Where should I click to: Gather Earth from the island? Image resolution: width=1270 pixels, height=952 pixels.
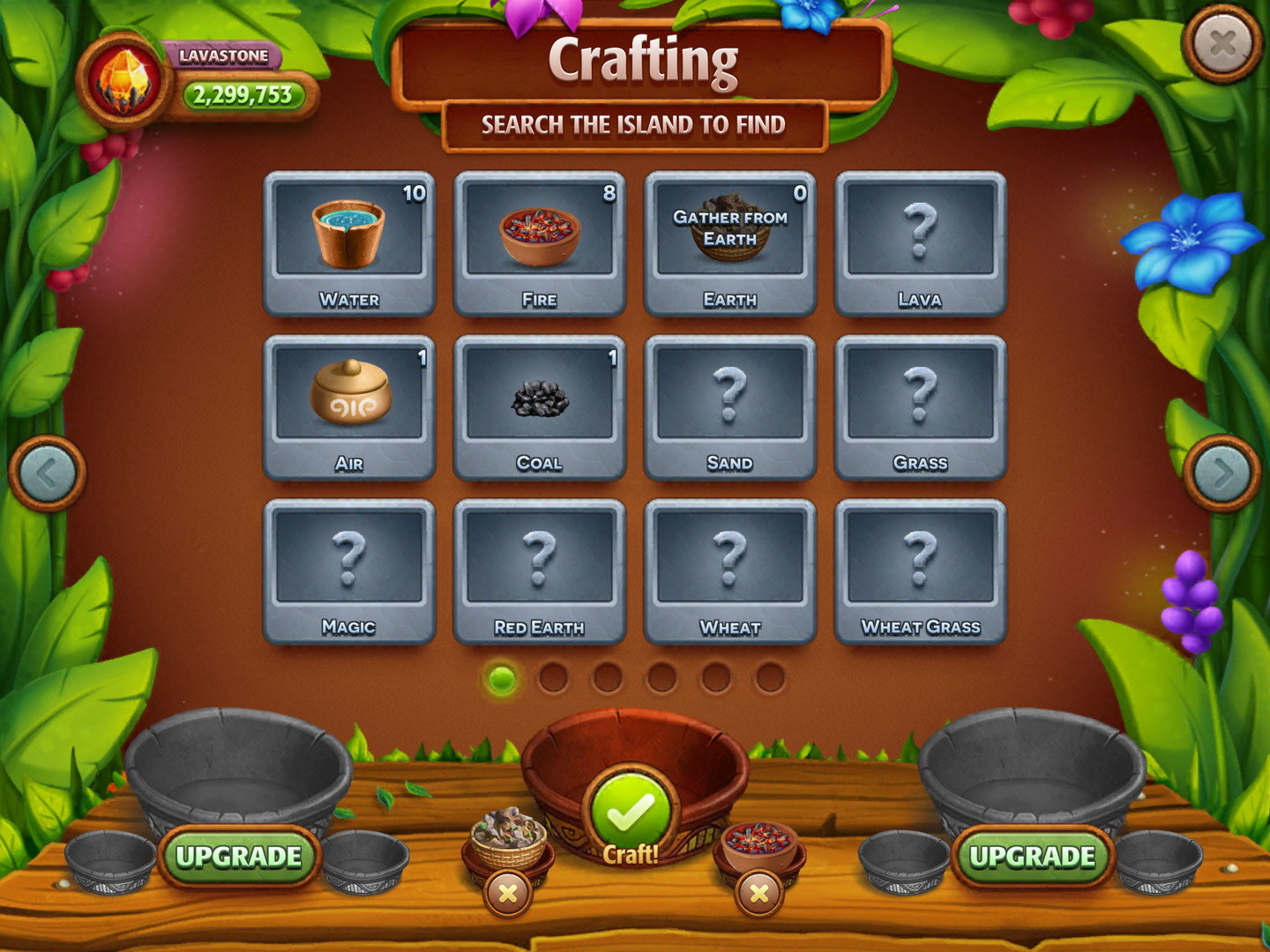point(730,238)
